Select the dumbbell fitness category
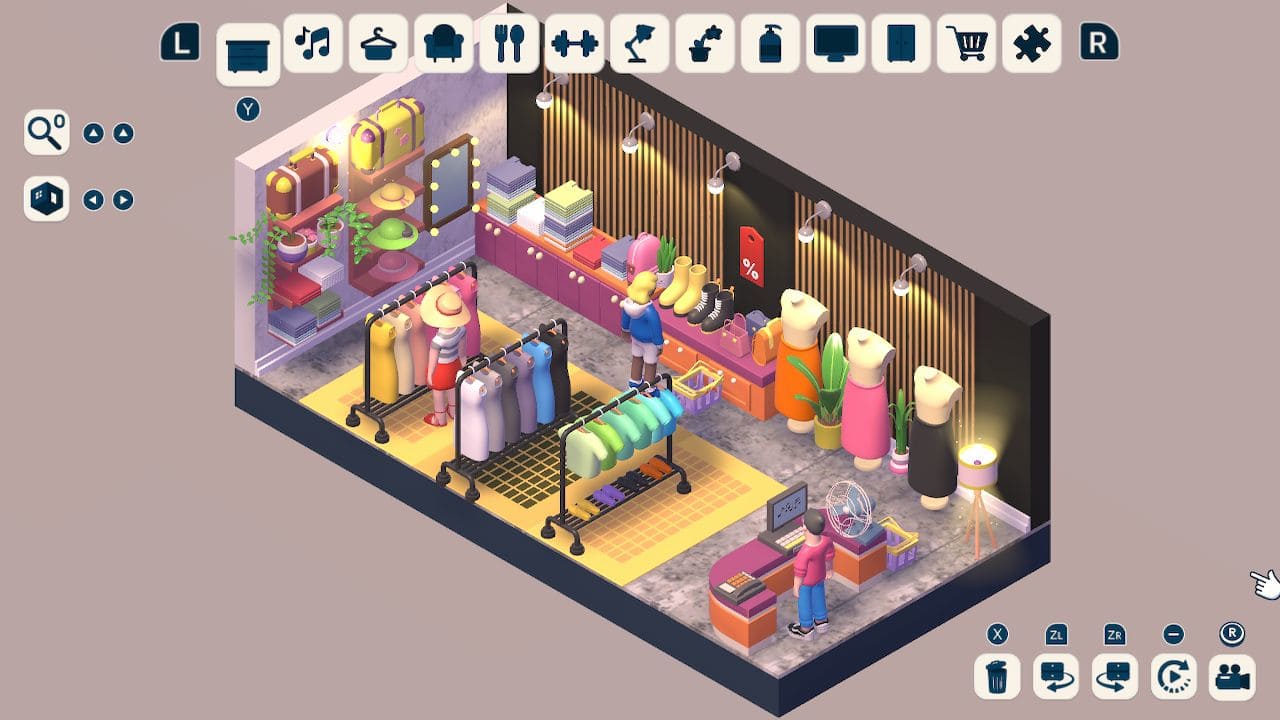 tap(575, 44)
